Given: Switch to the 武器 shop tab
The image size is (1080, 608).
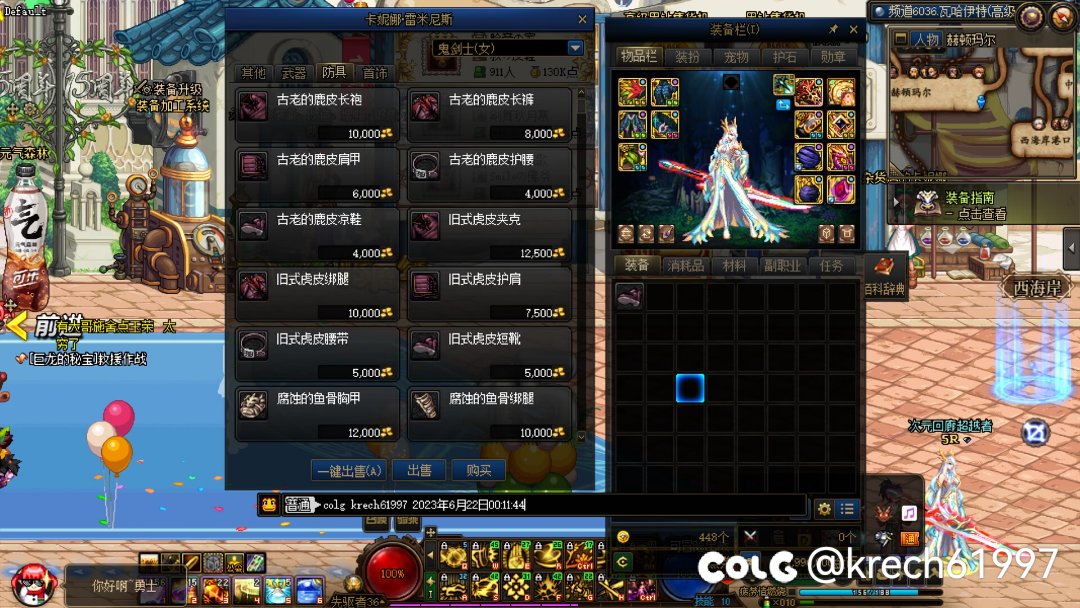Looking at the screenshot, I should coord(294,73).
